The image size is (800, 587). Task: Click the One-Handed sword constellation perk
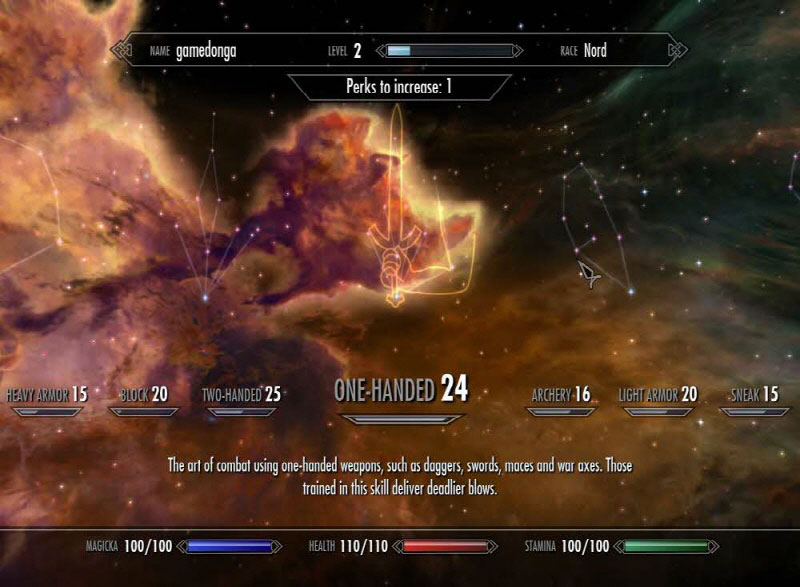(397, 297)
